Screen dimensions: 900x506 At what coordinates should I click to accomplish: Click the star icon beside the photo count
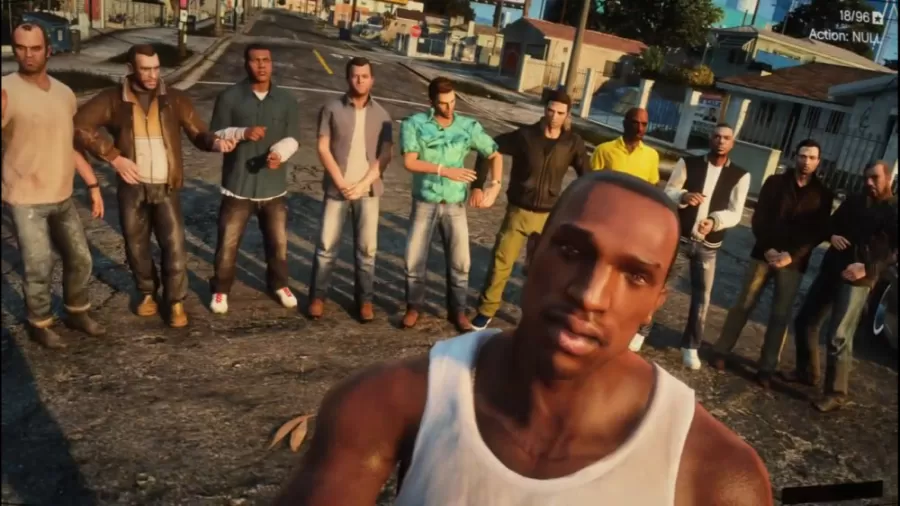coord(878,17)
